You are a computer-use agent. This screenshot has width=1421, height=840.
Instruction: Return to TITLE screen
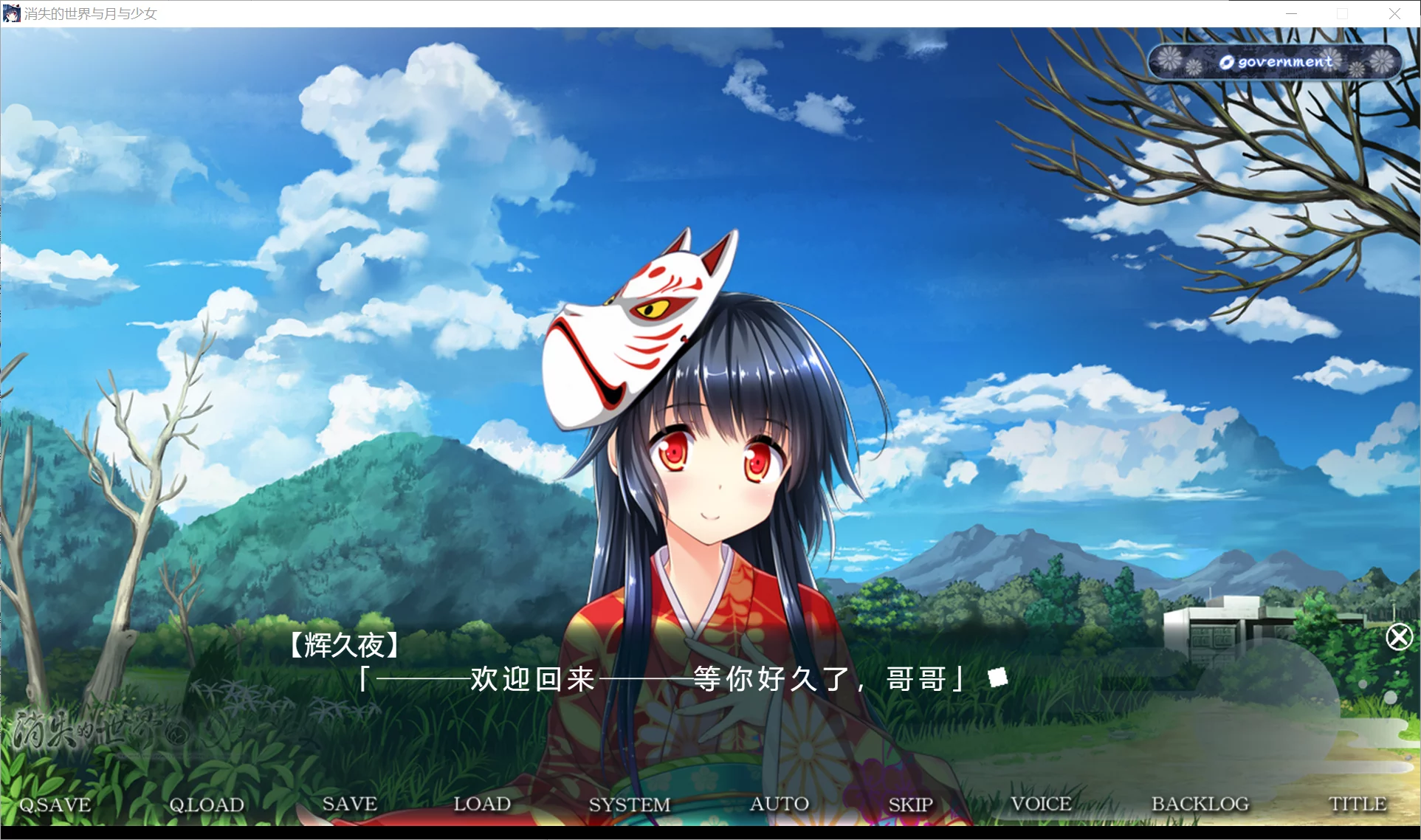coord(1358,805)
